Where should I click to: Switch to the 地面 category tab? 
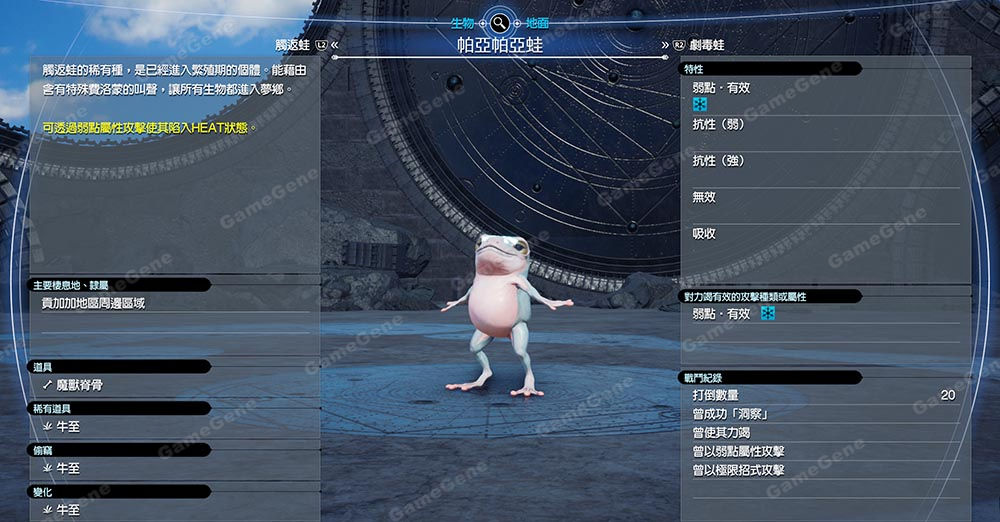point(537,21)
